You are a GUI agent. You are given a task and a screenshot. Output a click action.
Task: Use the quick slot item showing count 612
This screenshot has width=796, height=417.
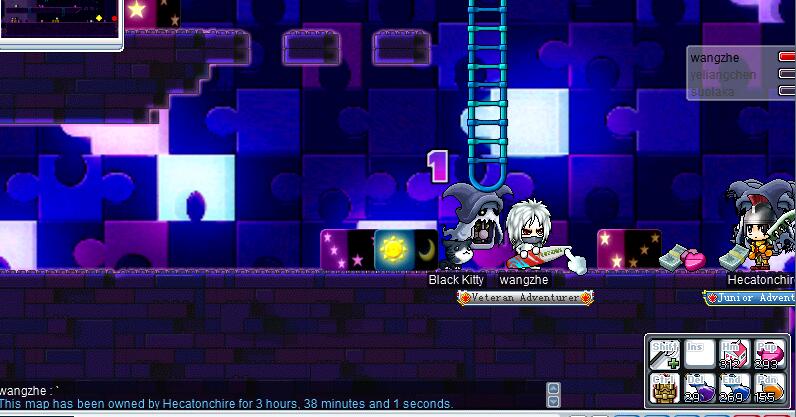733,353
